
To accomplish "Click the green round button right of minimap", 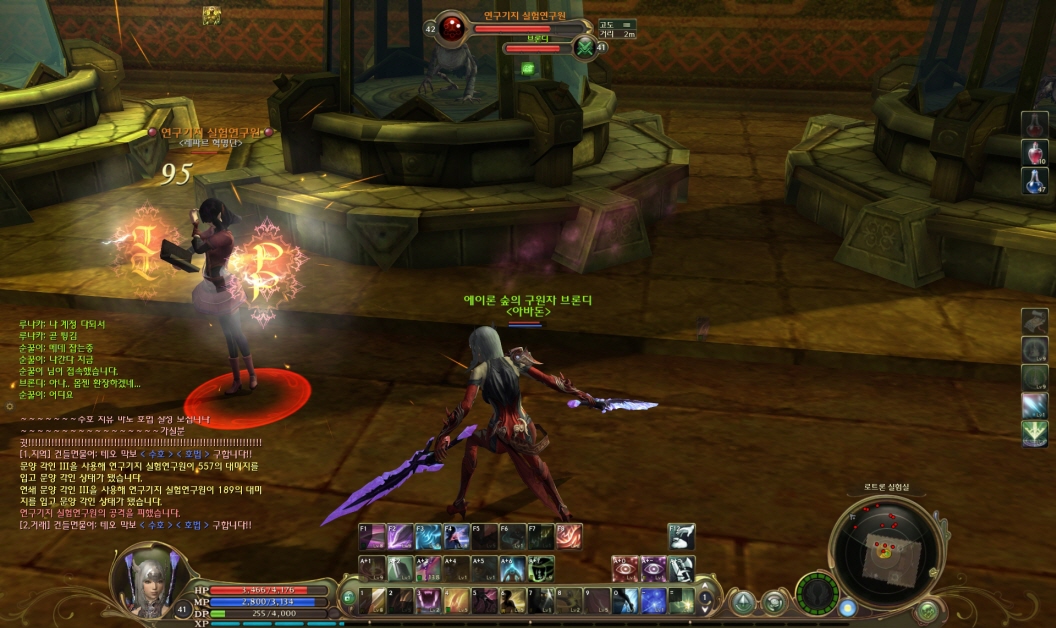I will click(x=928, y=609).
